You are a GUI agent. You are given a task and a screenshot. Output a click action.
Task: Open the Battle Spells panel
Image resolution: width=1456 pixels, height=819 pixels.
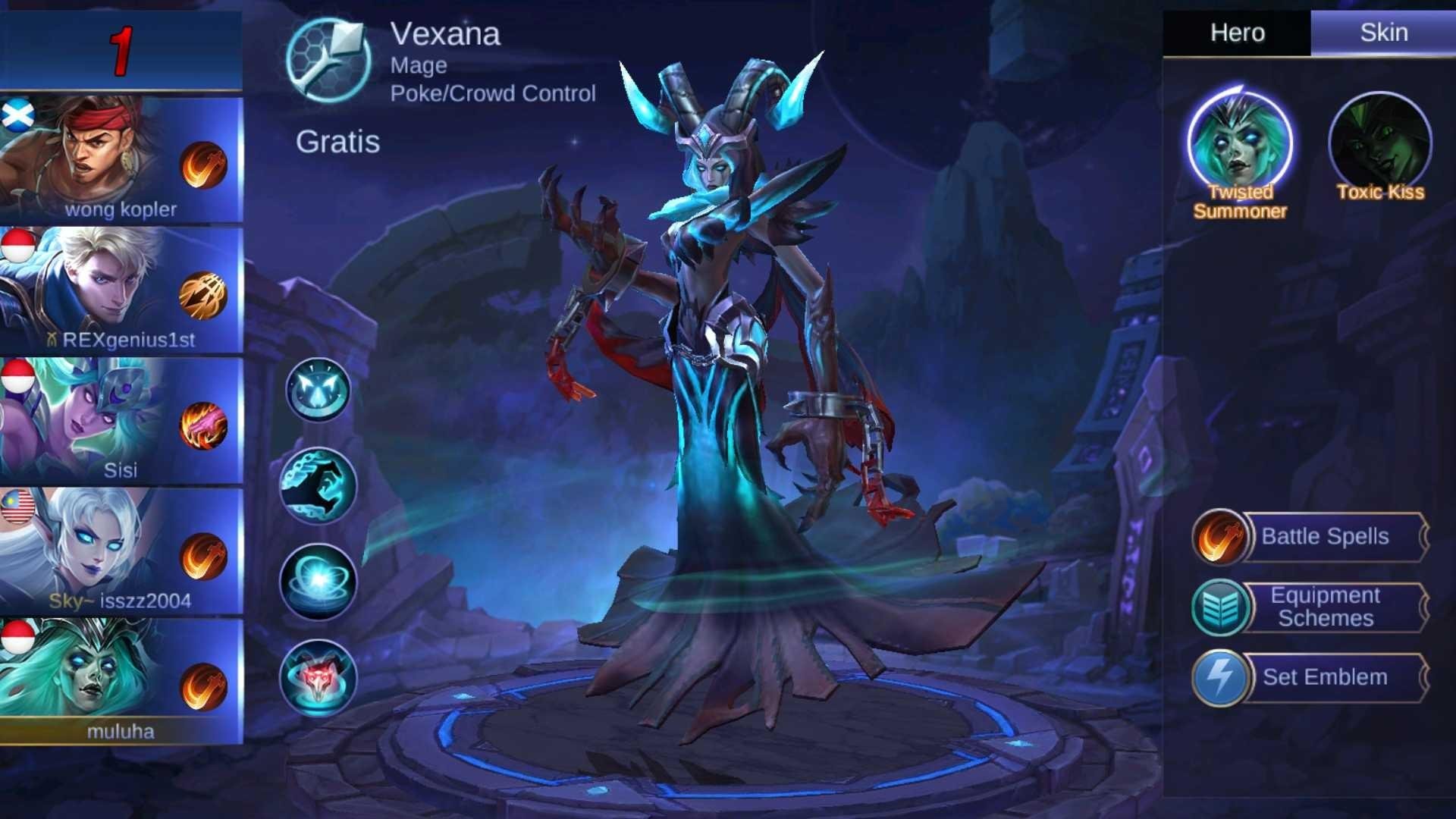coord(1331,537)
